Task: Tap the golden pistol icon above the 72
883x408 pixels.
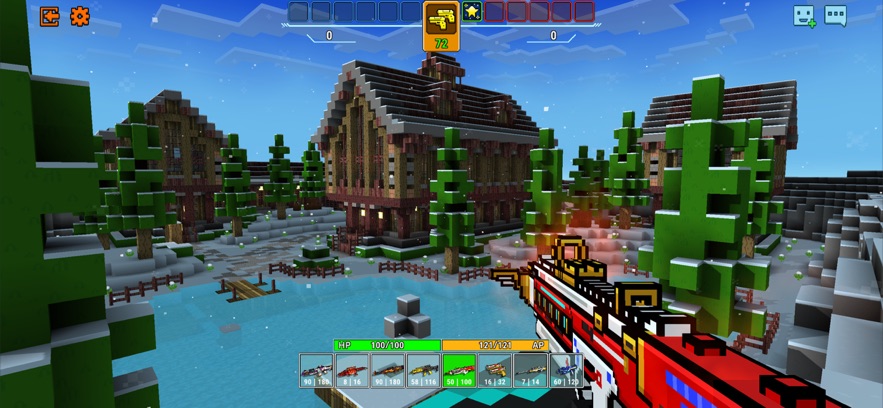Action: click(x=441, y=20)
